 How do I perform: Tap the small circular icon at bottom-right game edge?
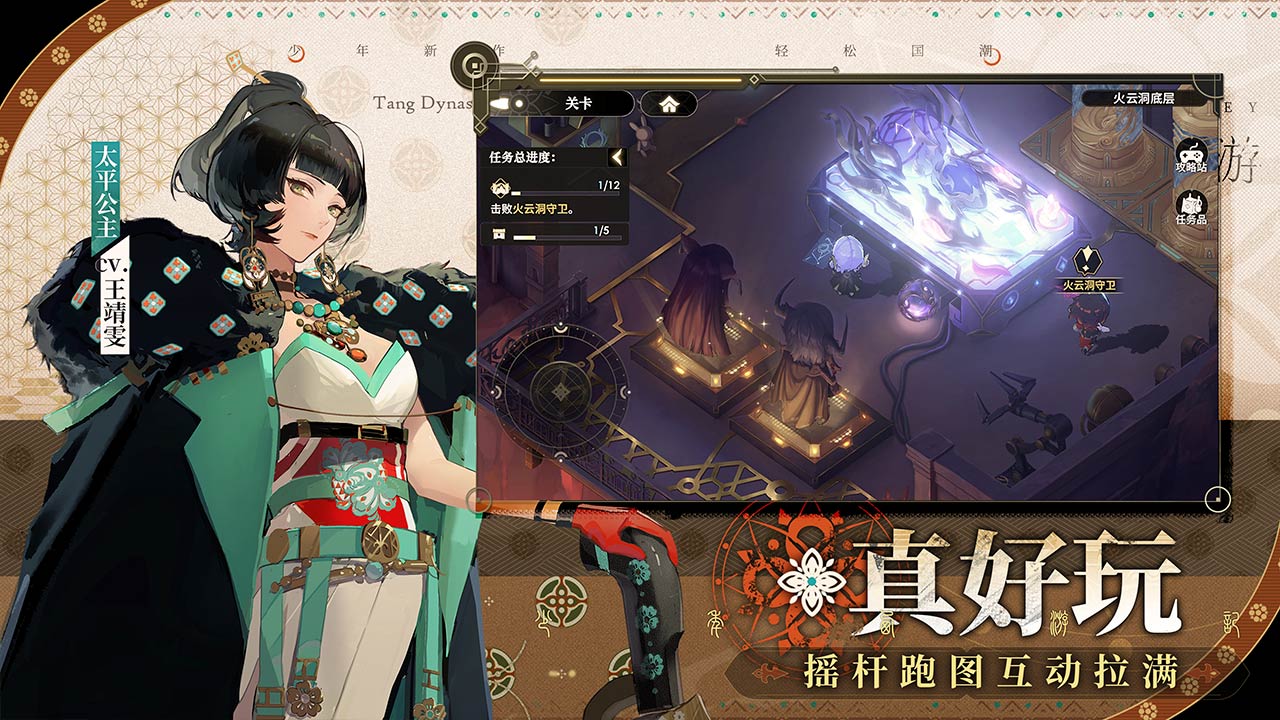tap(1218, 497)
